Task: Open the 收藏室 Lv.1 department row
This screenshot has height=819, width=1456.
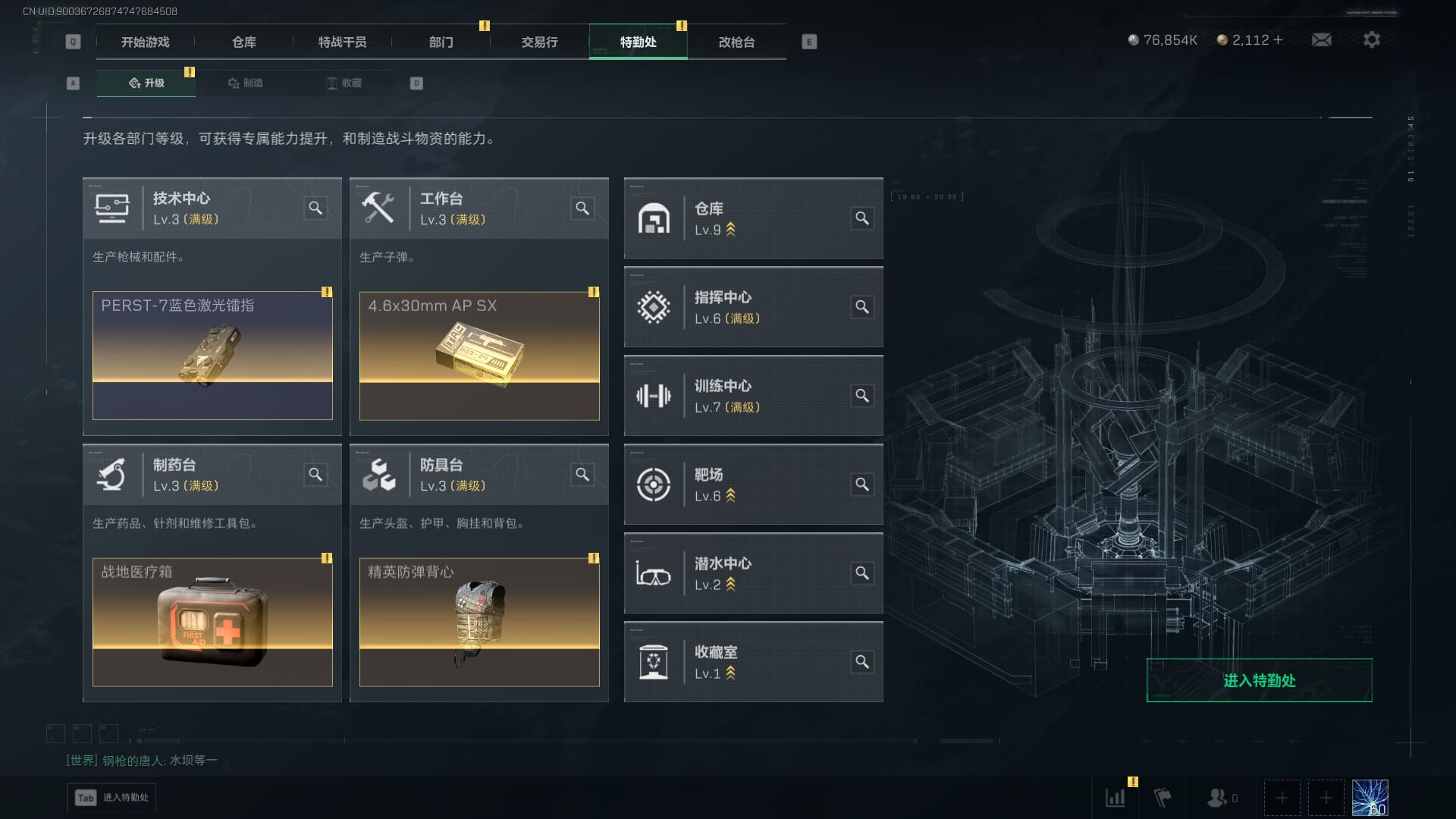Action: (x=753, y=662)
